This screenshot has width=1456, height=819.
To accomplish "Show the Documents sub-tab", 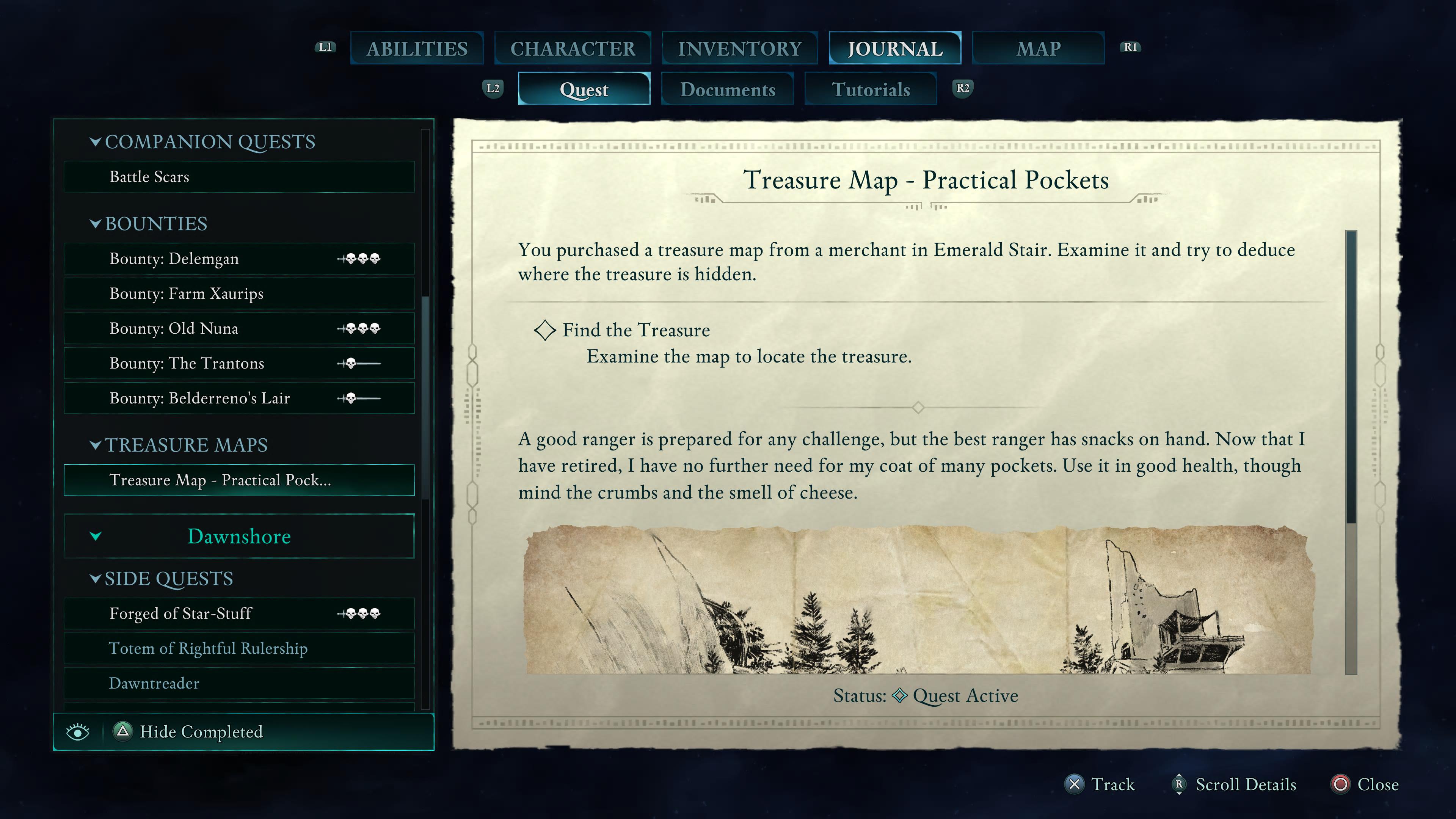I will 728,89.
